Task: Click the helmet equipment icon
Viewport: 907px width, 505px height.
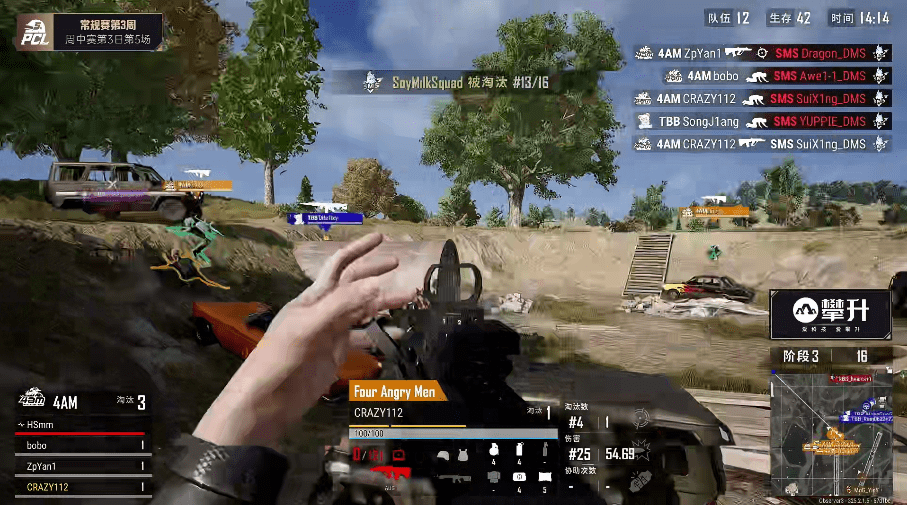Action: pos(443,455)
